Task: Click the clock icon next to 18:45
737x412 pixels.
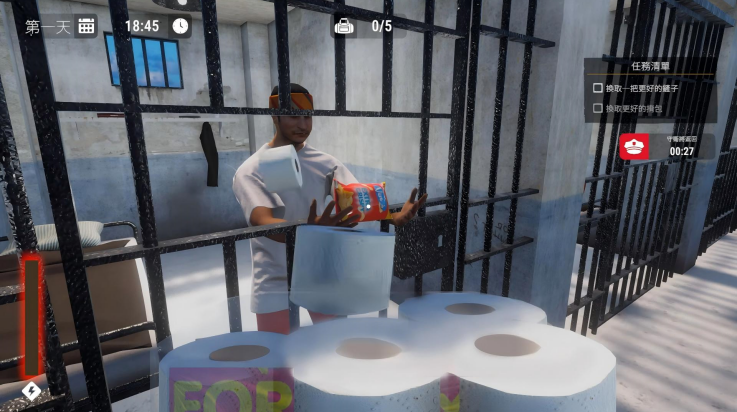Action: pos(180,26)
